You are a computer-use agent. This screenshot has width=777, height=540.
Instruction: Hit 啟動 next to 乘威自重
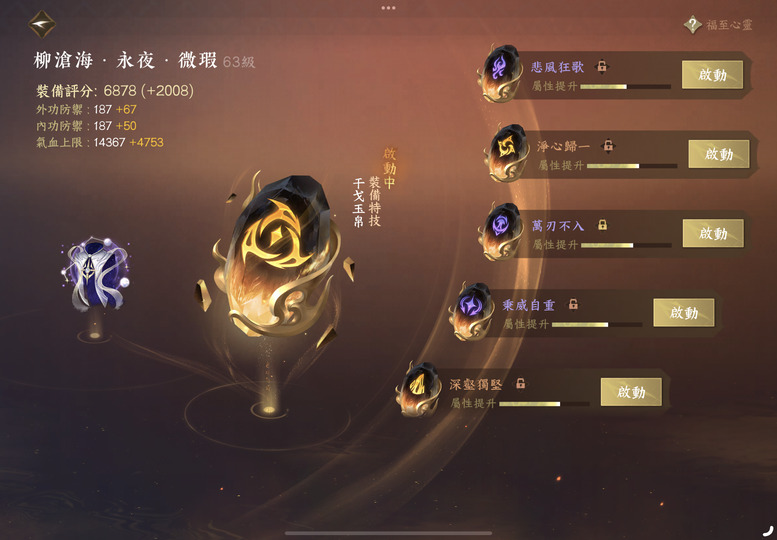tap(683, 313)
